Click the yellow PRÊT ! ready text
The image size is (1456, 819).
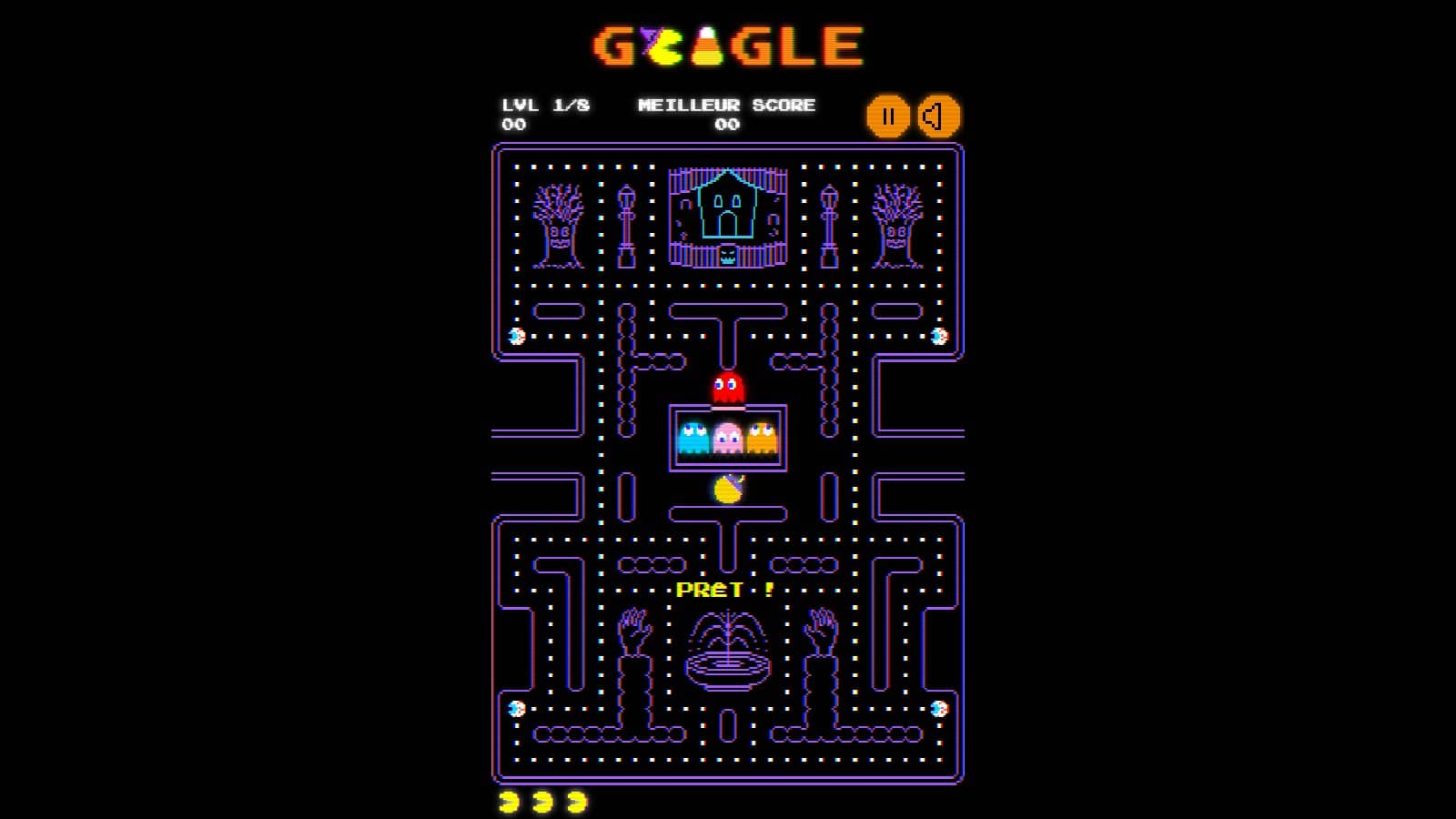pos(722,589)
